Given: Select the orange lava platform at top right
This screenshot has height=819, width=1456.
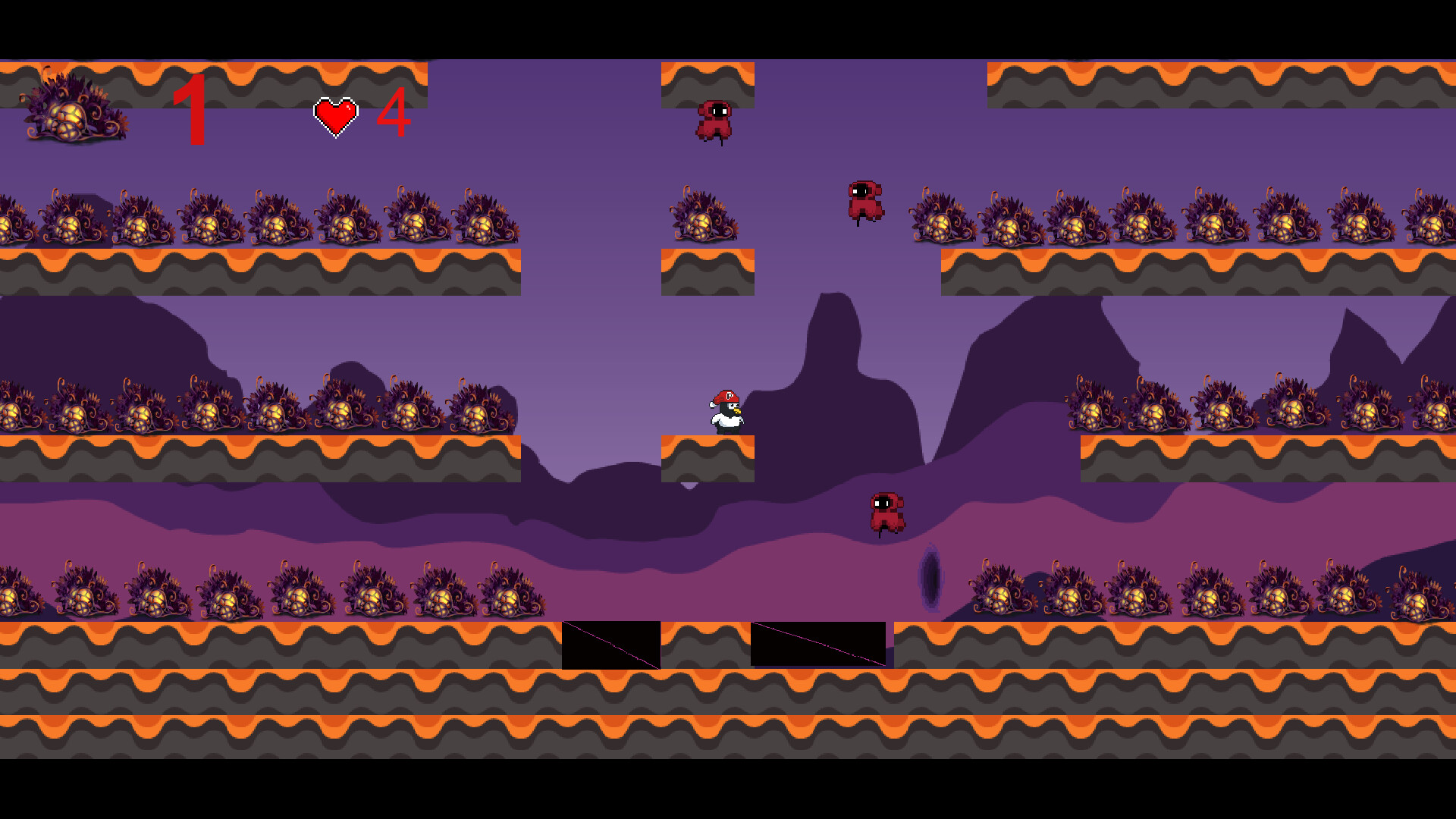Looking at the screenshot, I should 1213,83.
